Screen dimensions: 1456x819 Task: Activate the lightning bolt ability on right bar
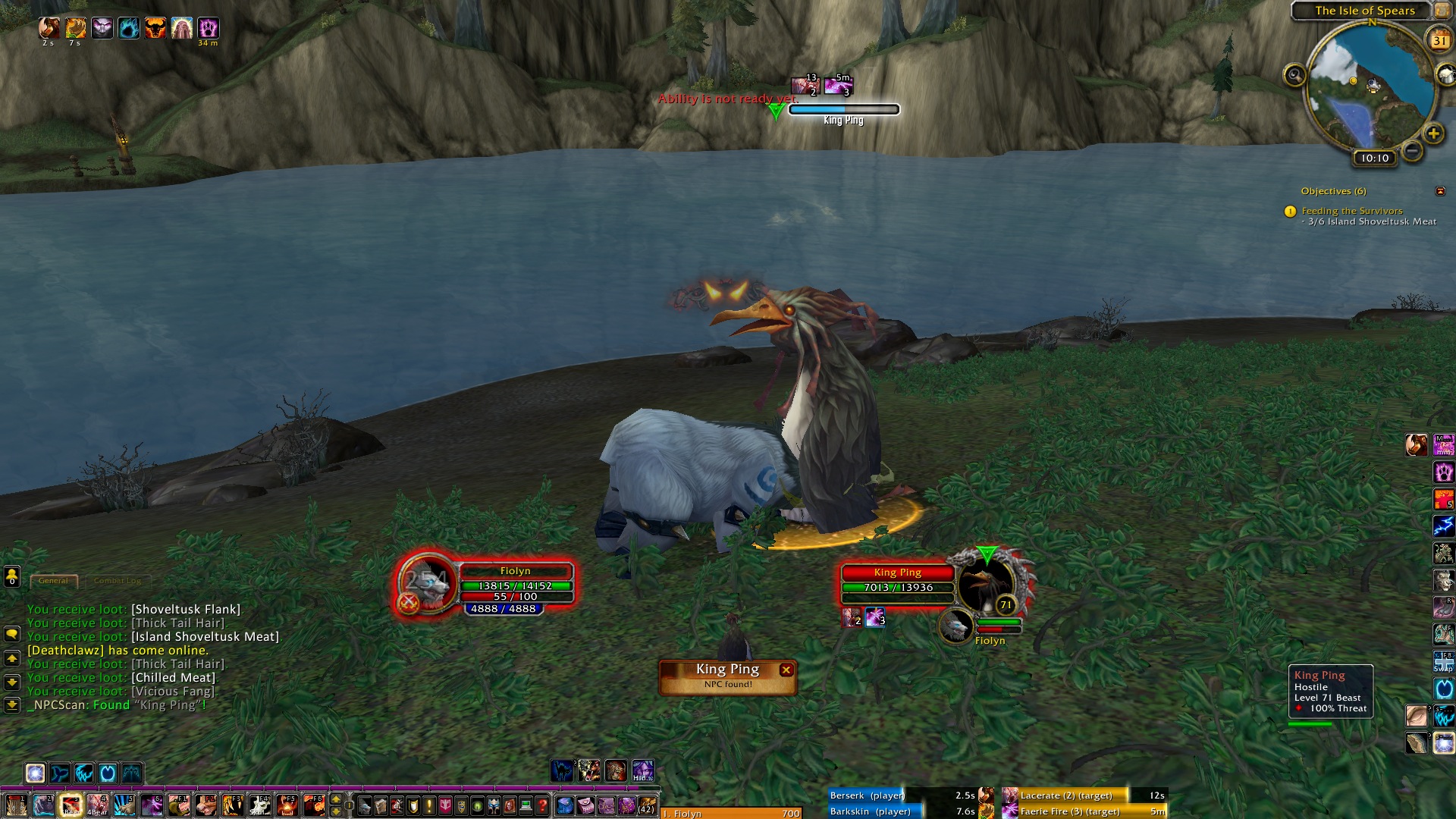pyautogui.click(x=1443, y=526)
